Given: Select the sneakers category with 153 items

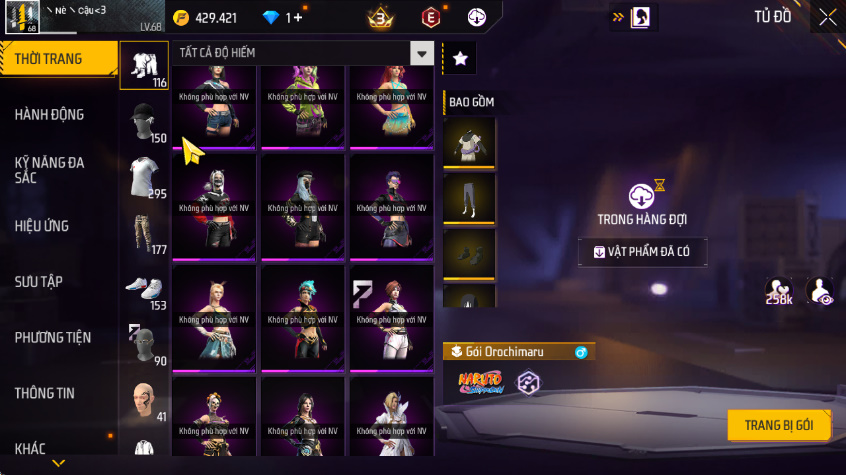Looking at the screenshot, I should coord(144,290).
